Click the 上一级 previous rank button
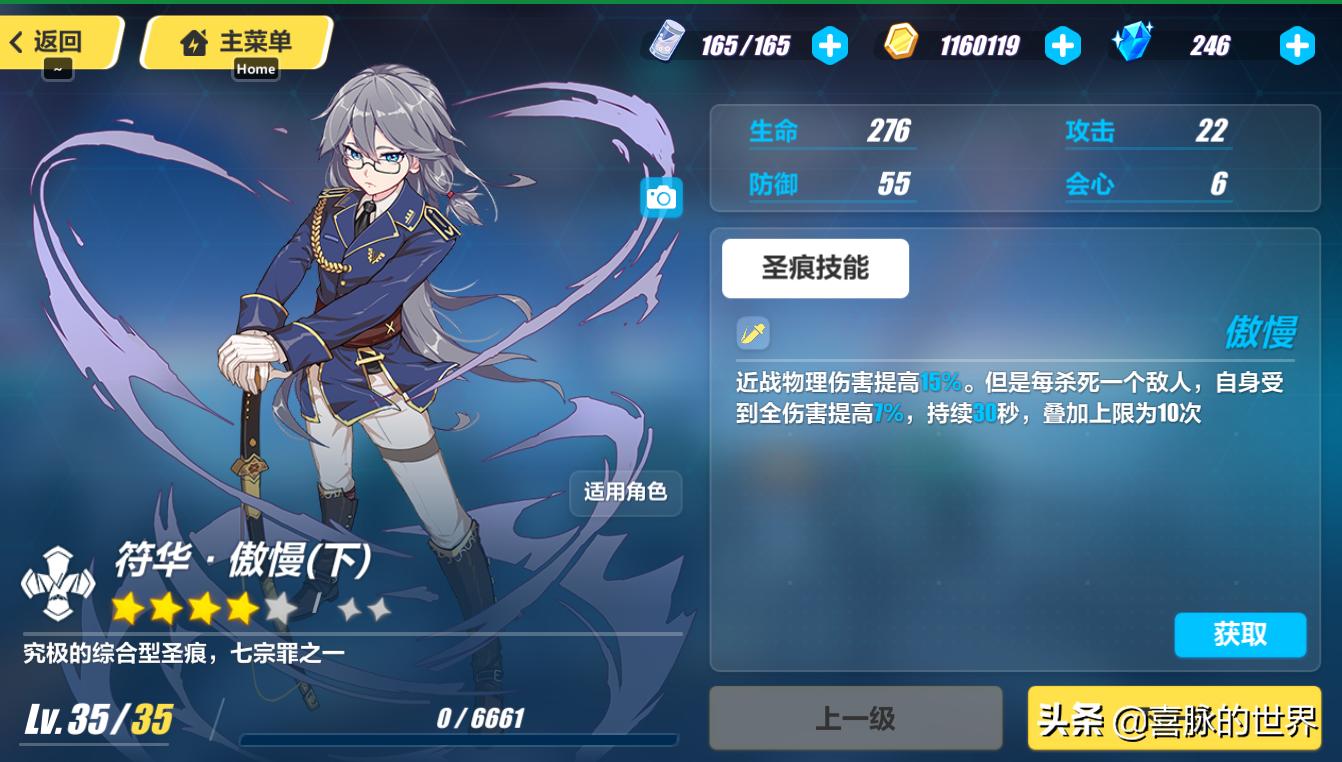Image resolution: width=1342 pixels, height=762 pixels. tap(855, 718)
